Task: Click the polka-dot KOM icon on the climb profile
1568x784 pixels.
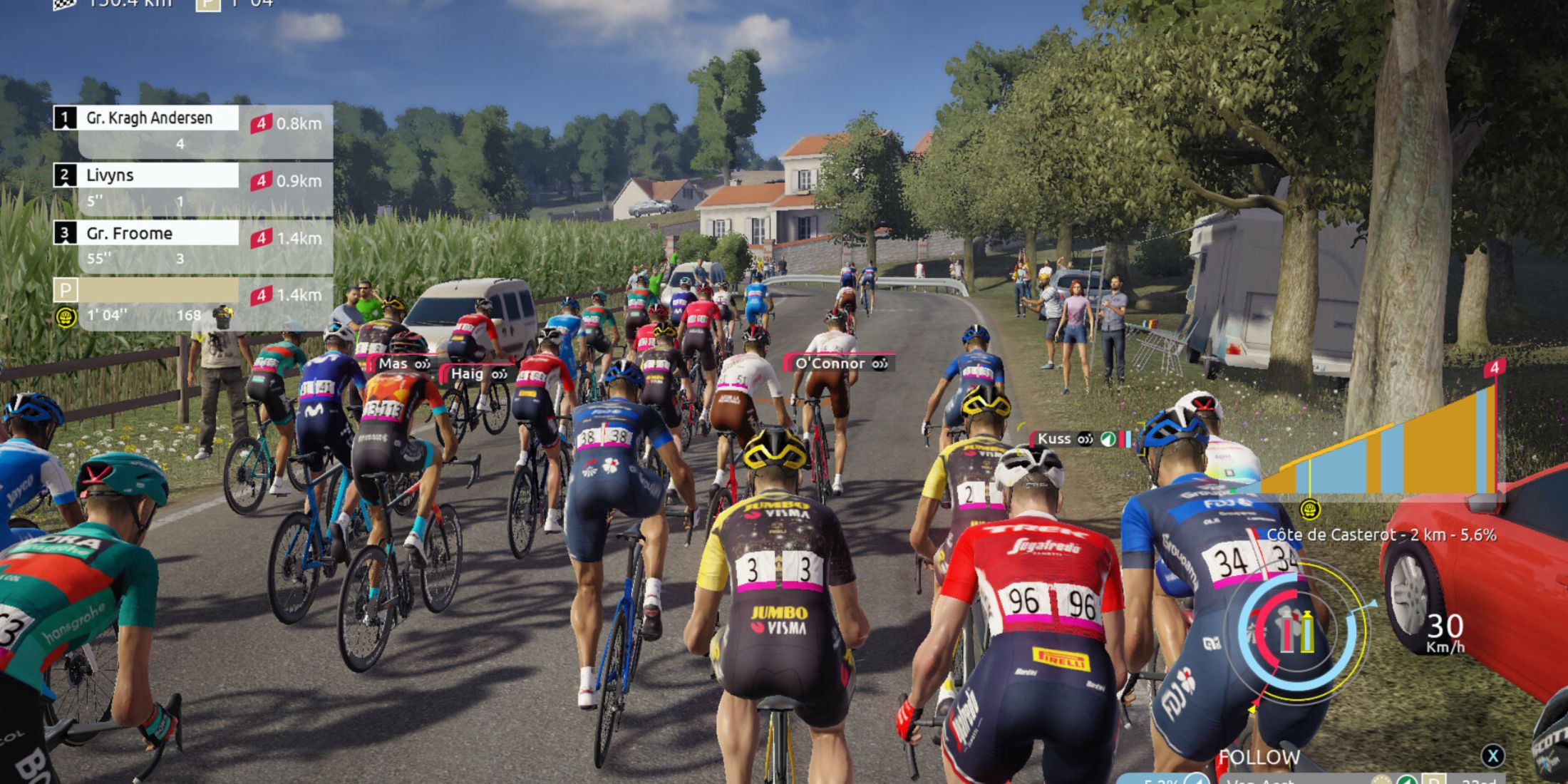Action: 1309,510
